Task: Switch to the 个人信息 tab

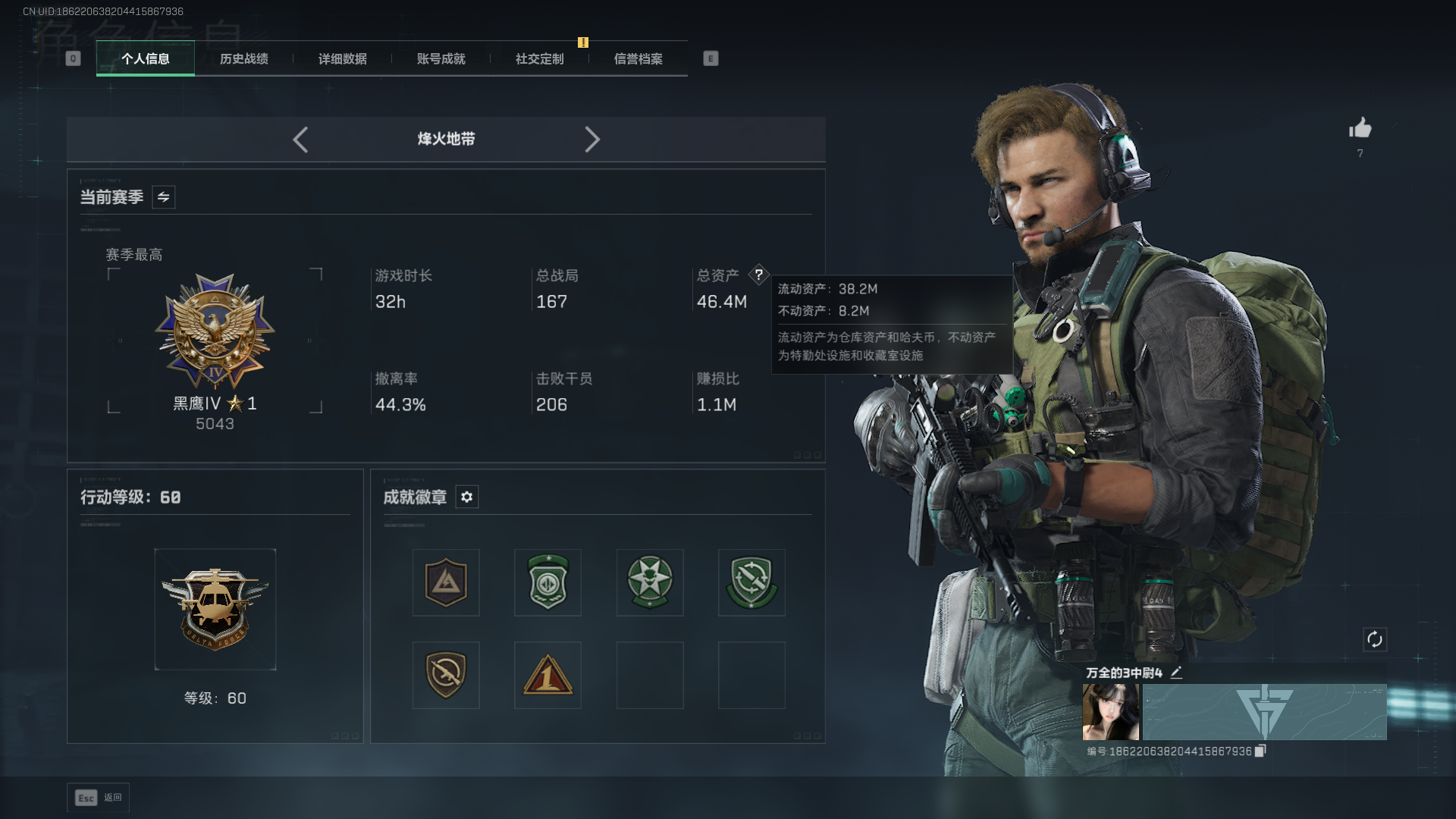Action: [145, 58]
